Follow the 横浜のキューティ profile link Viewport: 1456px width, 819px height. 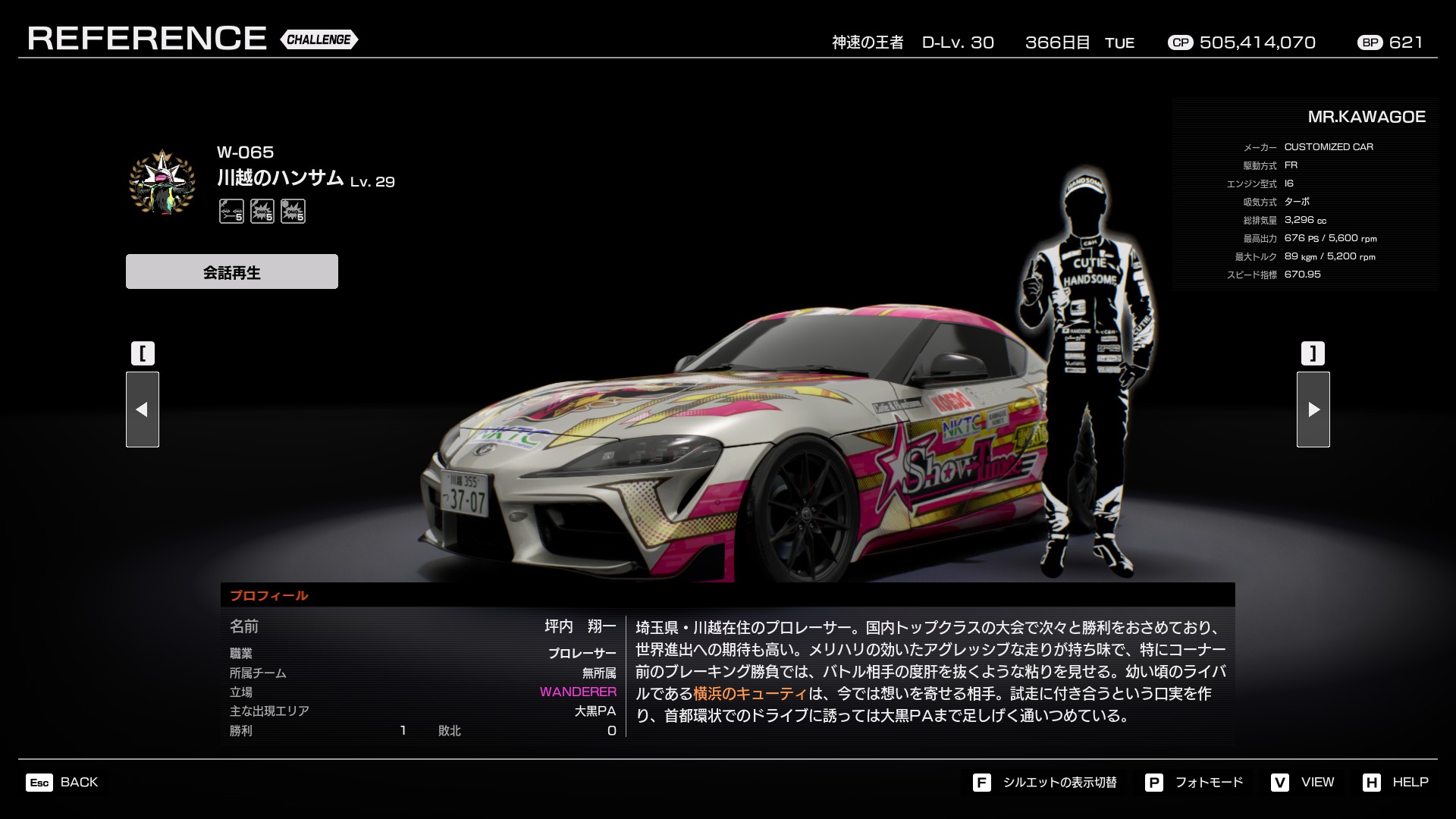(750, 693)
